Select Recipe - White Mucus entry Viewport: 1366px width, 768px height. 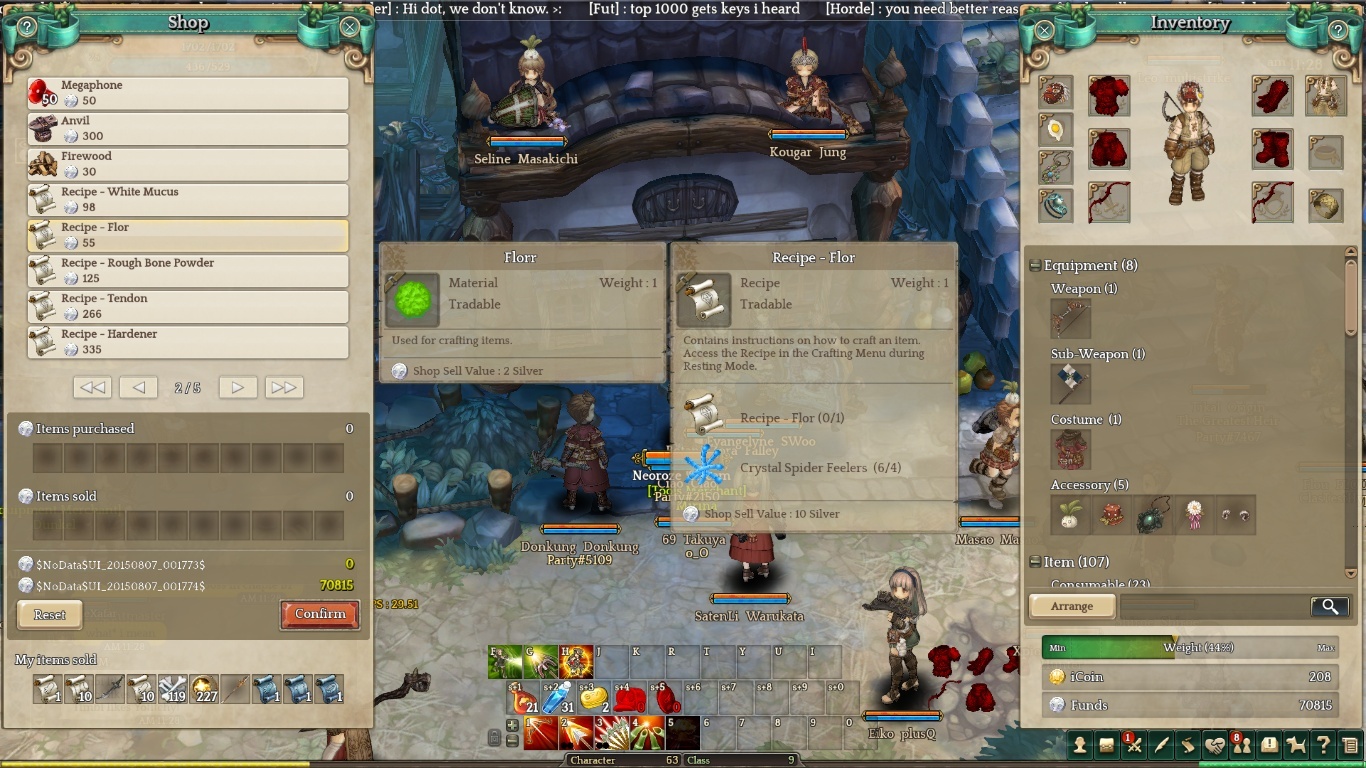[x=188, y=200]
